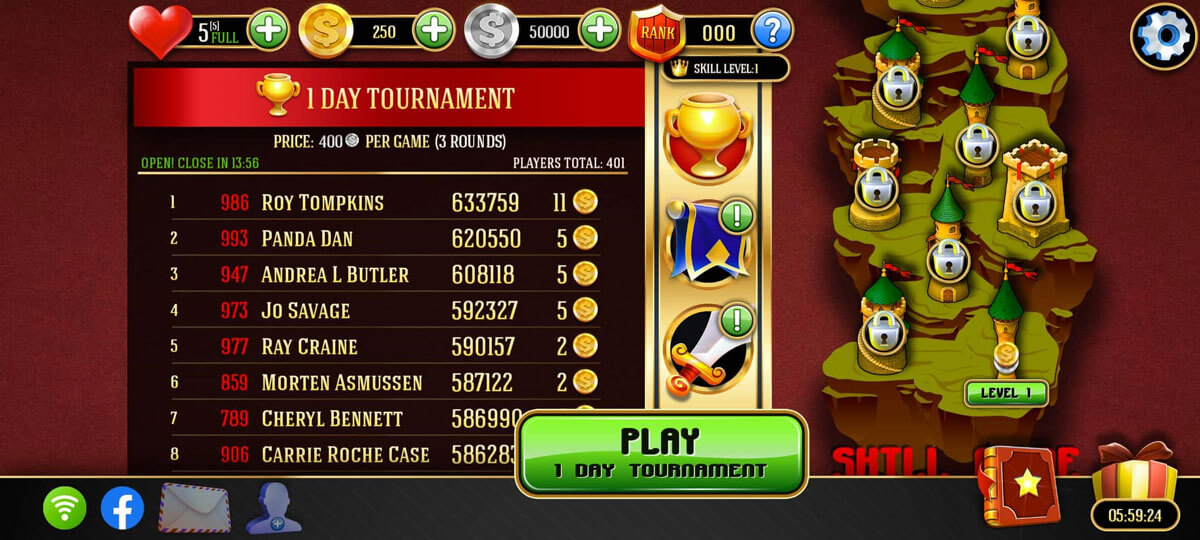Buy more gold coins with plus button
Screen dimensions: 1200x540
[434, 30]
